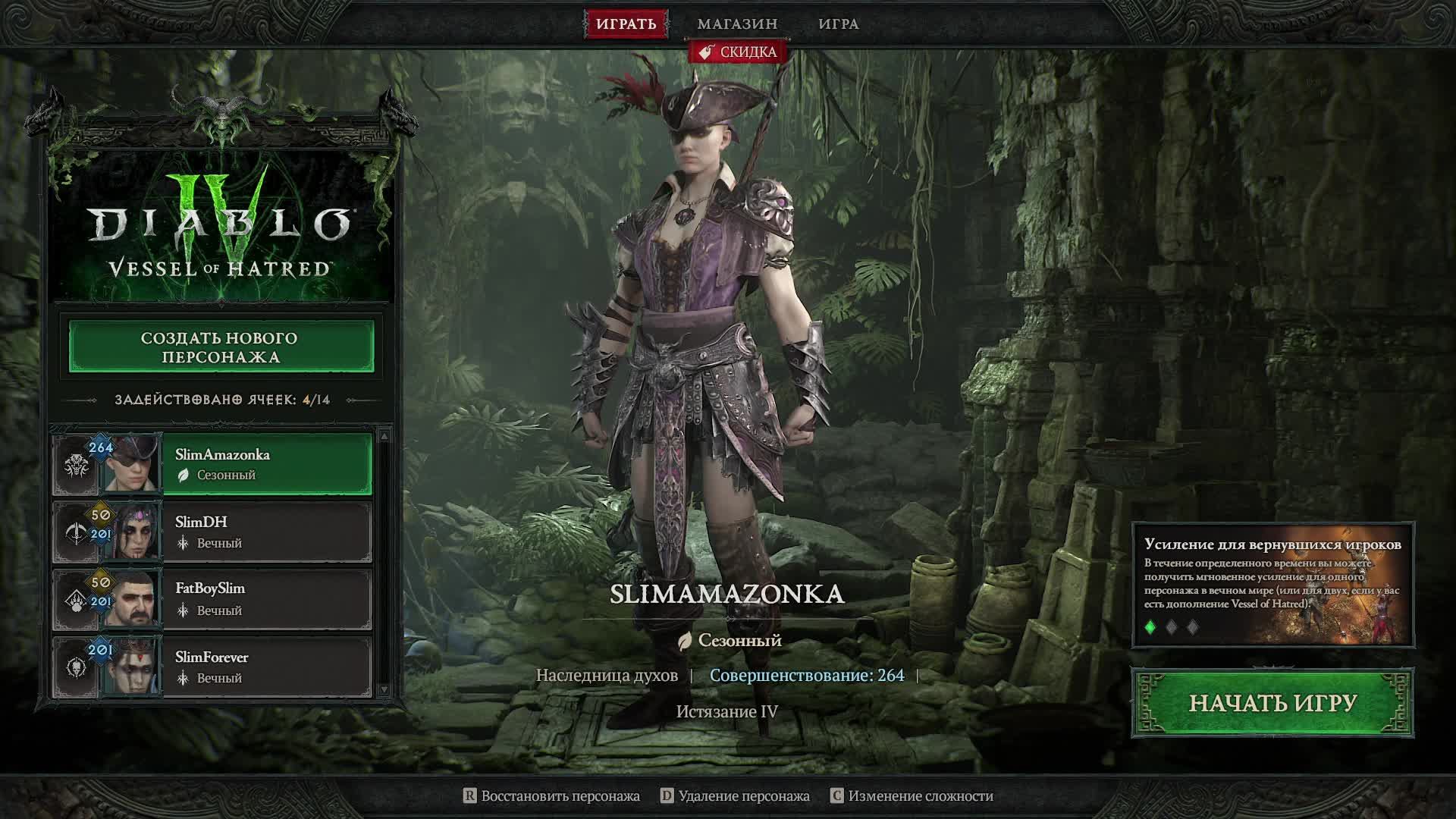
Task: Start the game with НАЧАТЬ ИГРУ
Action: (1272, 703)
